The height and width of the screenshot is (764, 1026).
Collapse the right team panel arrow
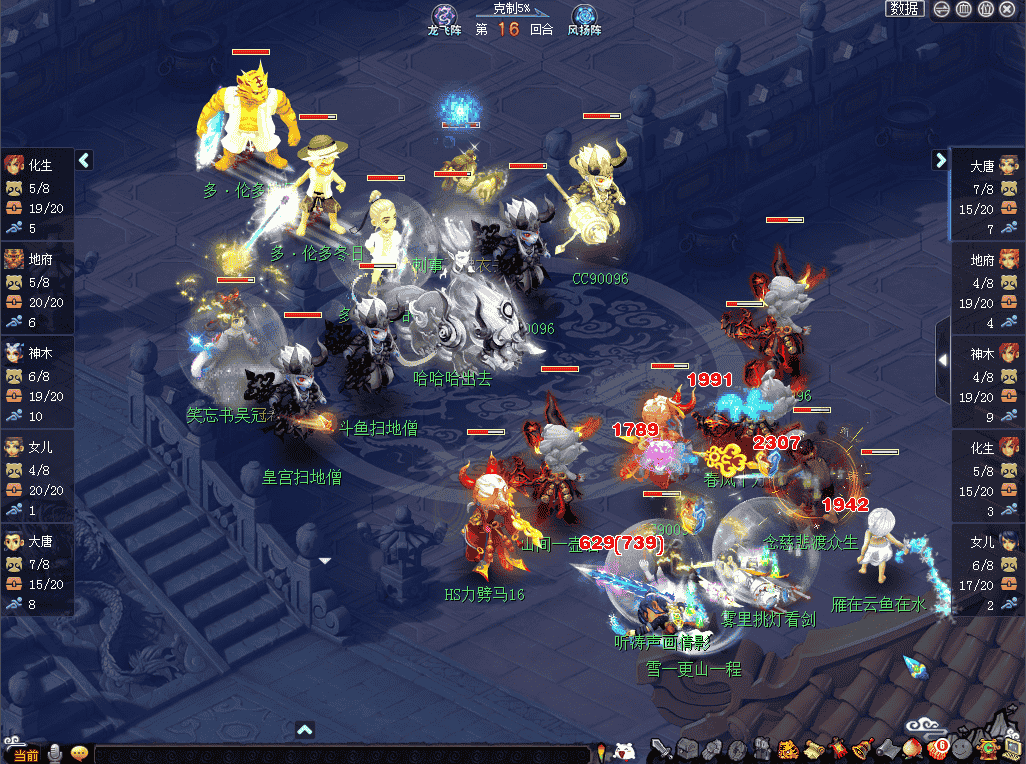[940, 160]
